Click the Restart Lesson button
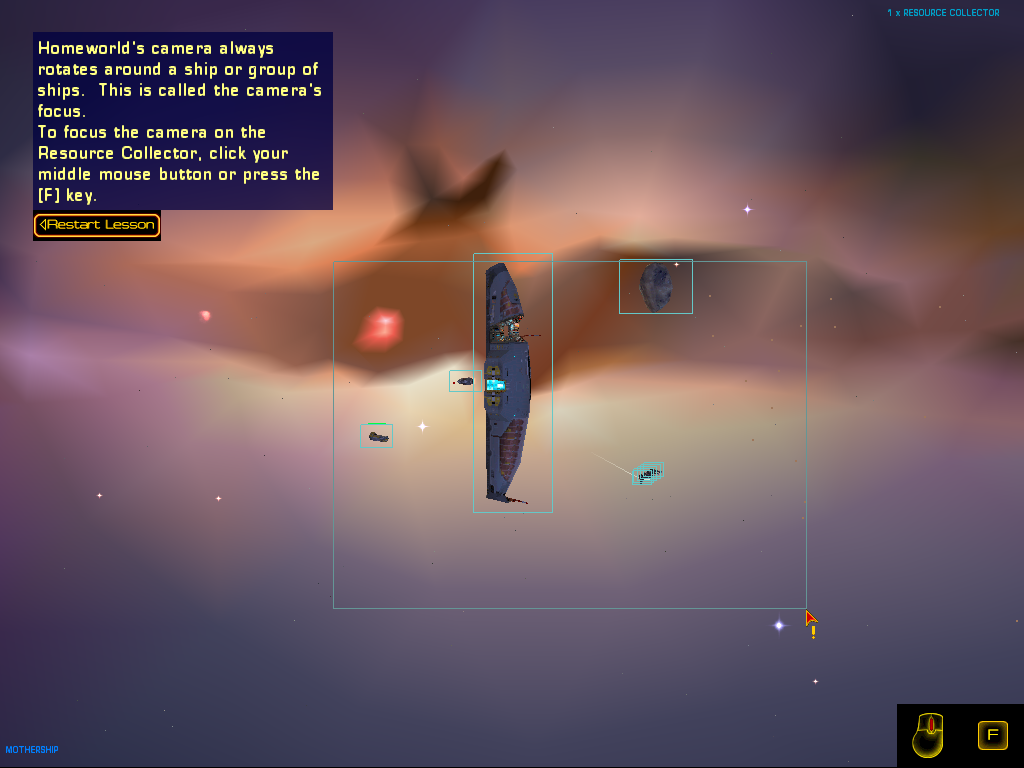Screen dimensions: 1024x768 [x=97, y=225]
